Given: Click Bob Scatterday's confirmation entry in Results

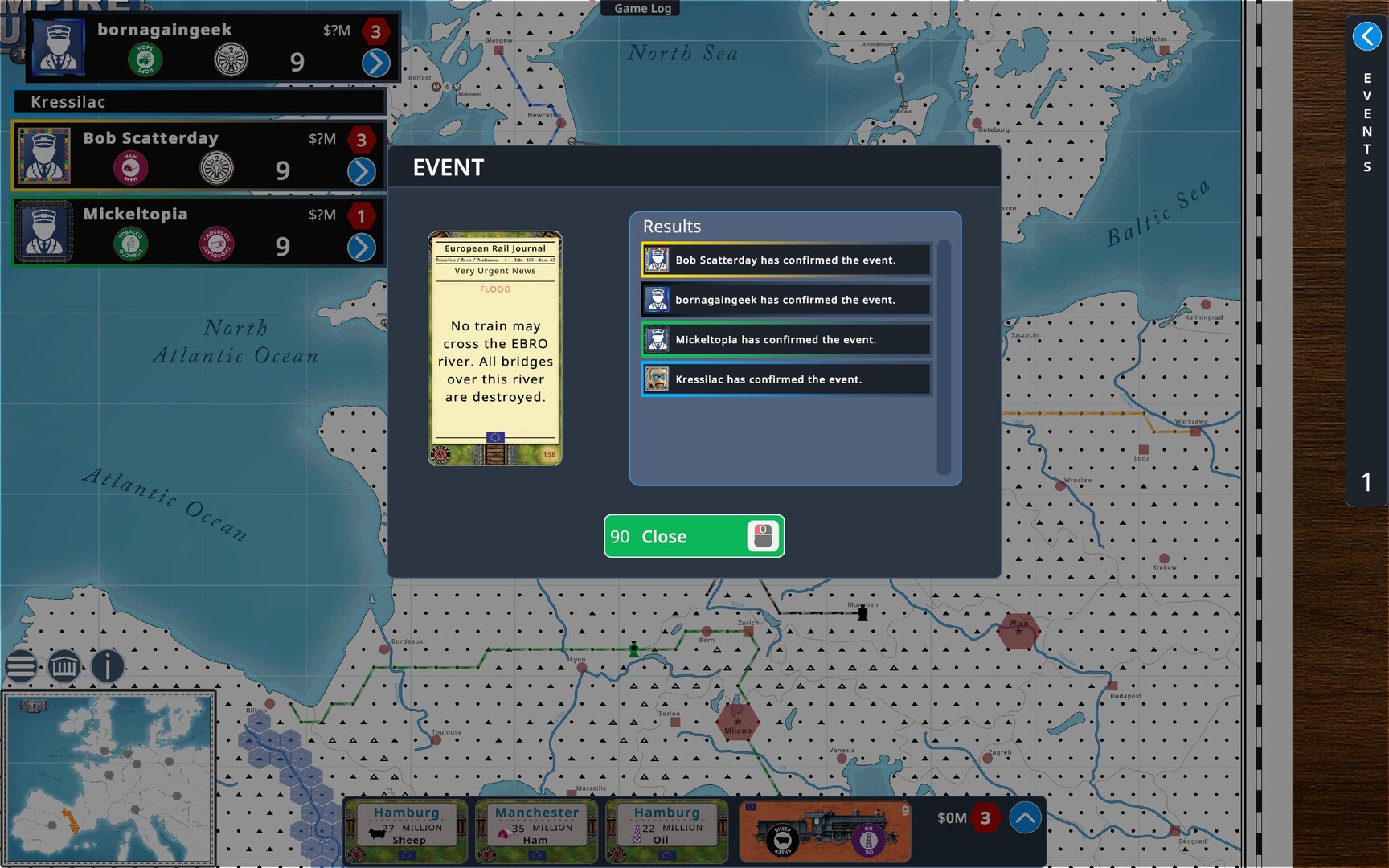Looking at the screenshot, I should (785, 259).
